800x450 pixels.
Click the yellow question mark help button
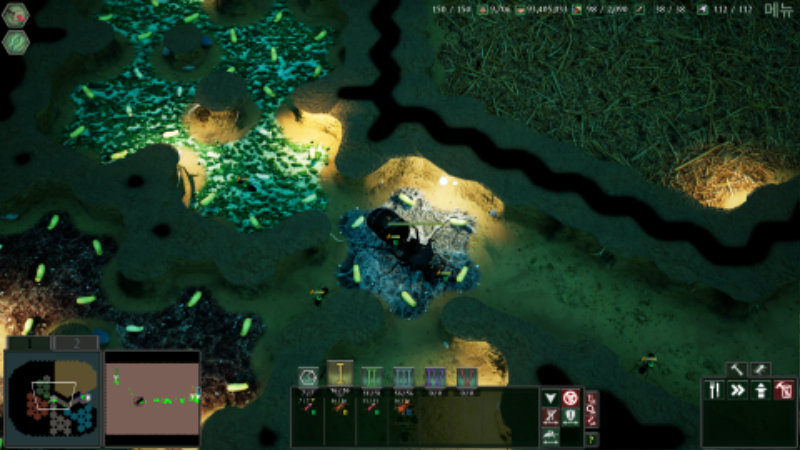tap(592, 438)
